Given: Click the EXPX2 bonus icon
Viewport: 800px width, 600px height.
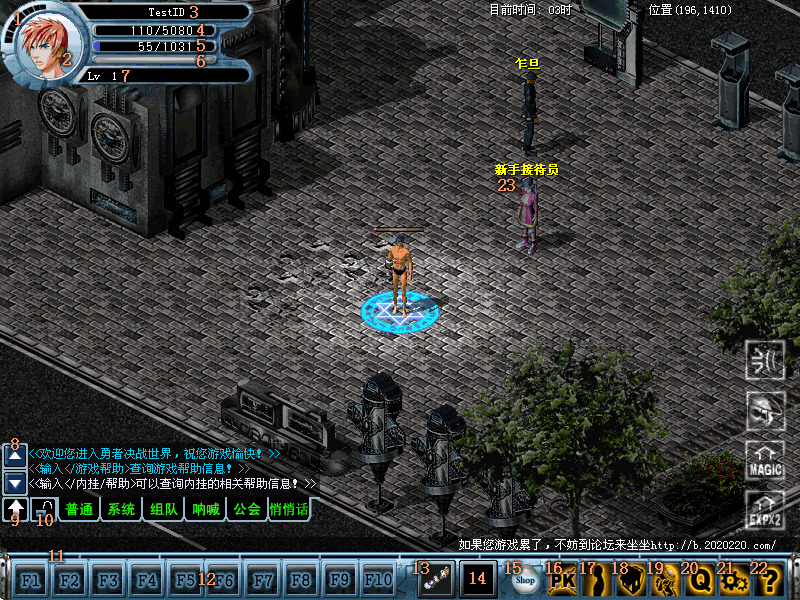Looking at the screenshot, I should [766, 511].
